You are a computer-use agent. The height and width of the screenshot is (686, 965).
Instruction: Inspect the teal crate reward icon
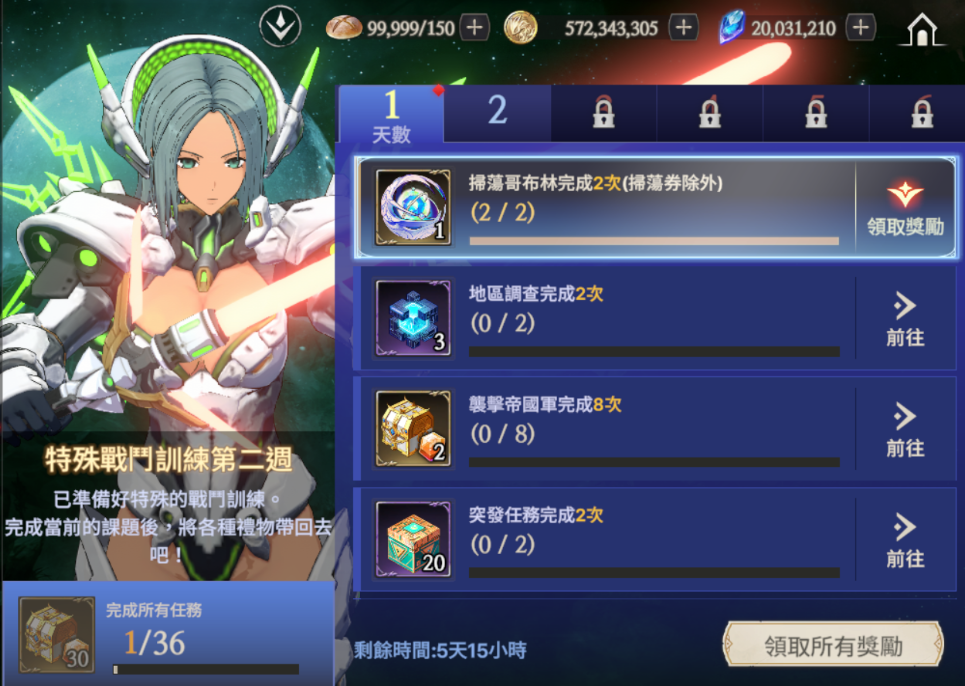click(x=412, y=540)
